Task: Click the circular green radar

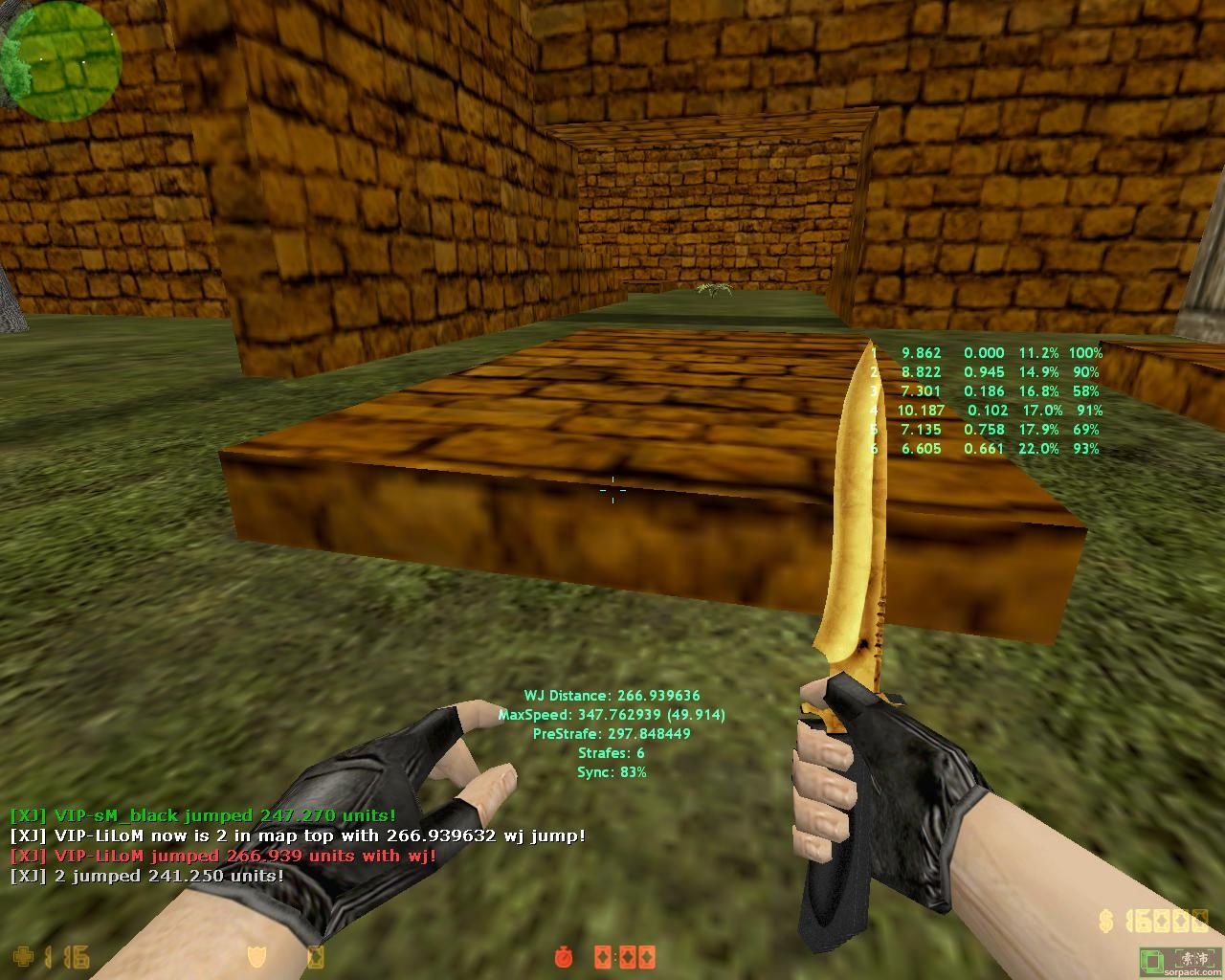Action: click(x=61, y=59)
